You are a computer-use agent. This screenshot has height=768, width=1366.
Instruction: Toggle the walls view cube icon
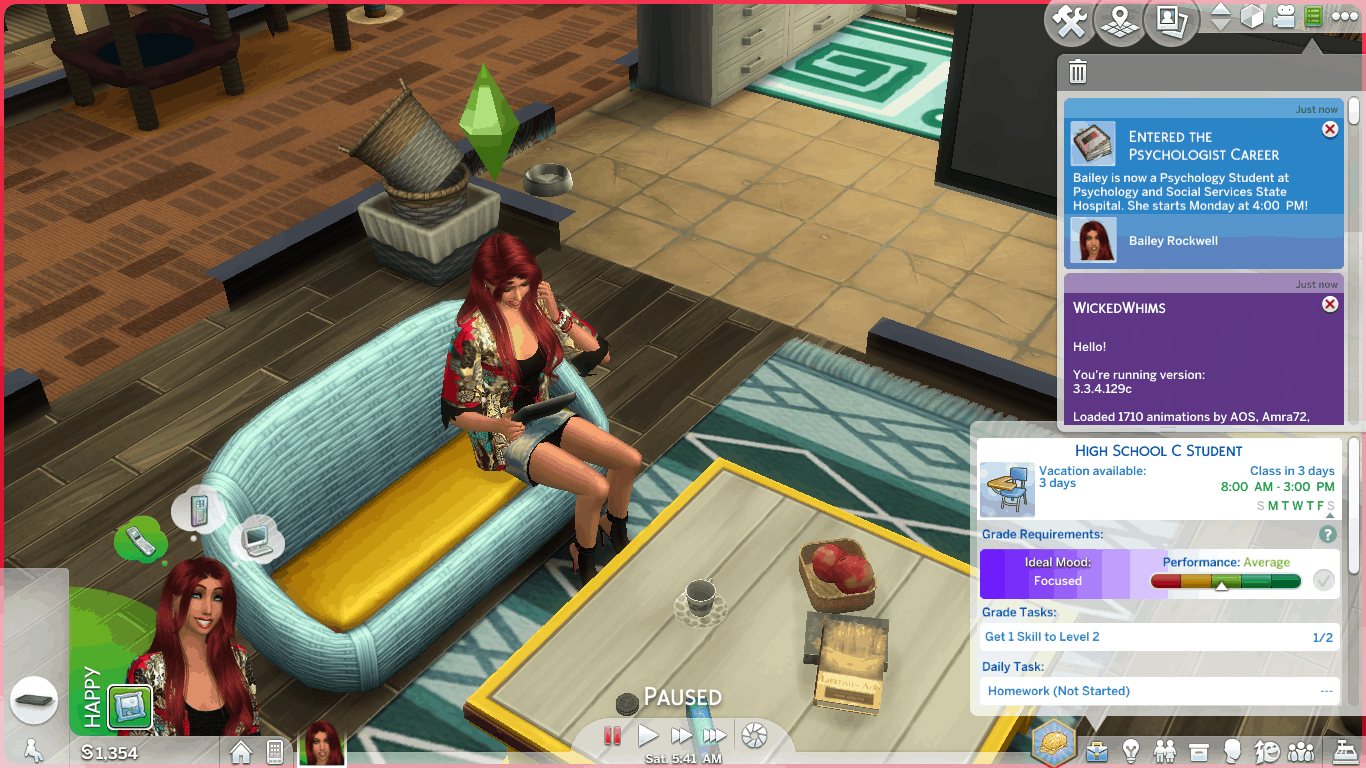point(1252,17)
